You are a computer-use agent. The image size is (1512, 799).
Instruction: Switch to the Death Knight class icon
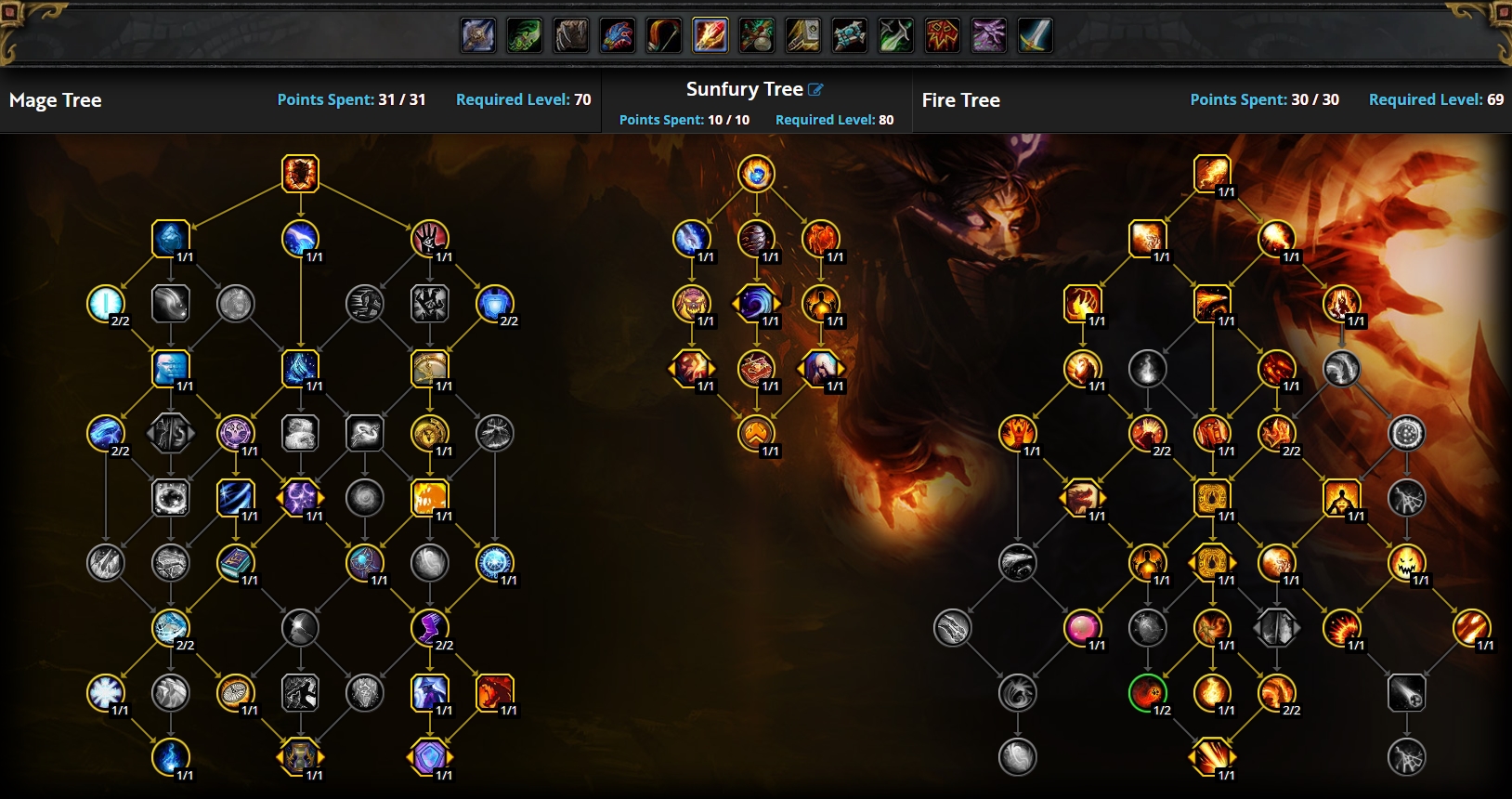(x=478, y=36)
